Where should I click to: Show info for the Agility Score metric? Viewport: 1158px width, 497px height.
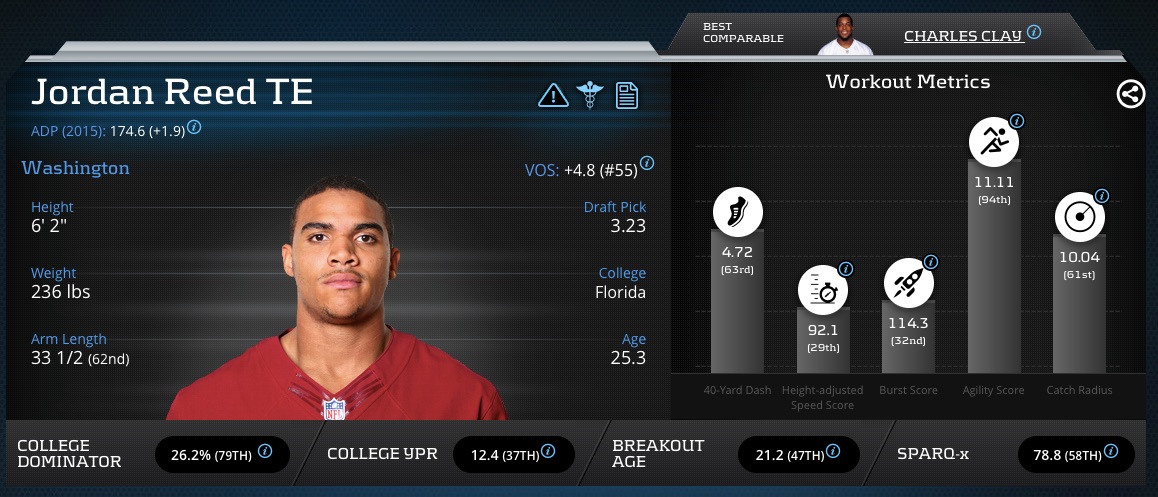1017,121
